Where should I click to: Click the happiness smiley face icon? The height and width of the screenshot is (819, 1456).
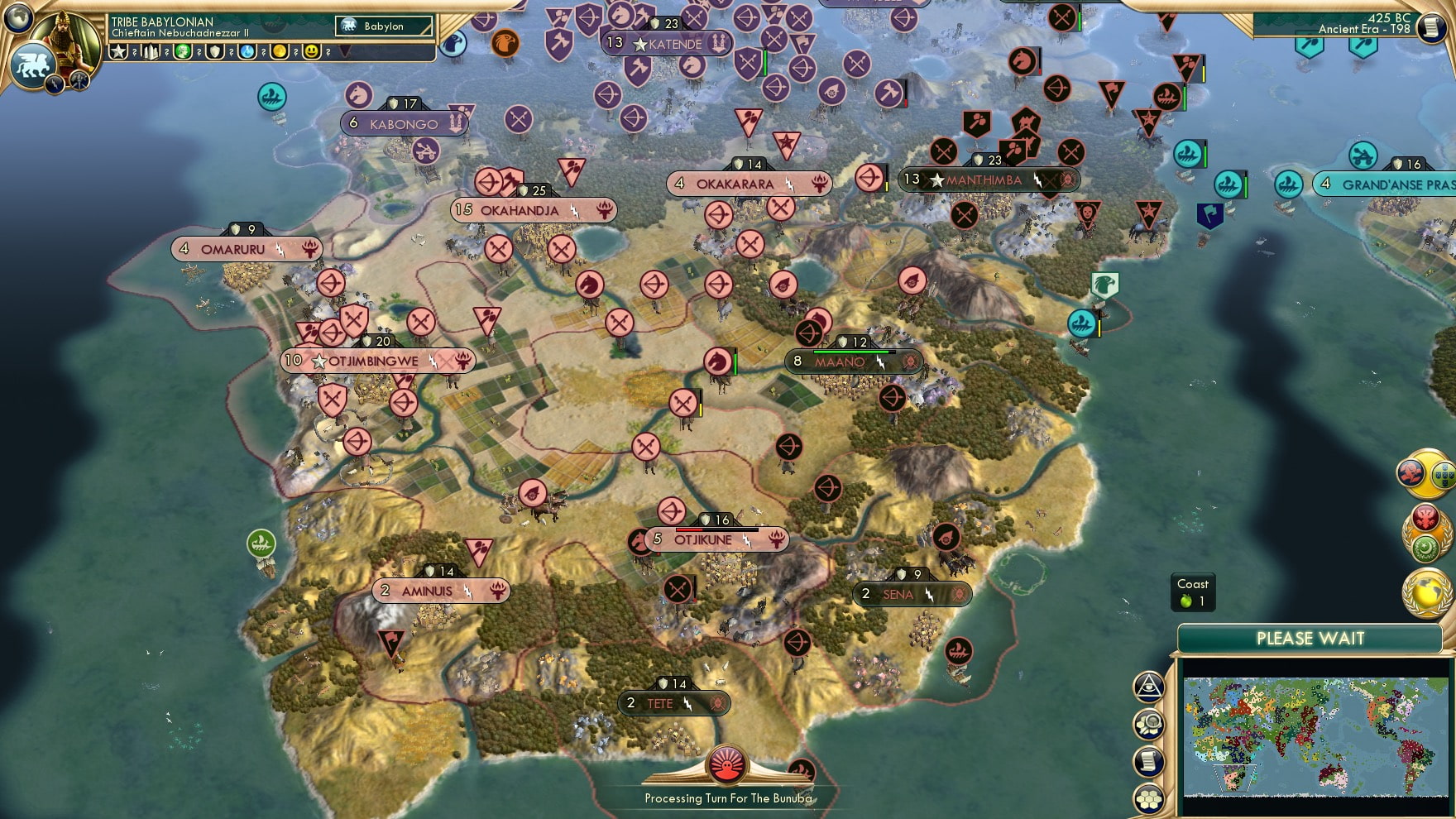coord(310,52)
